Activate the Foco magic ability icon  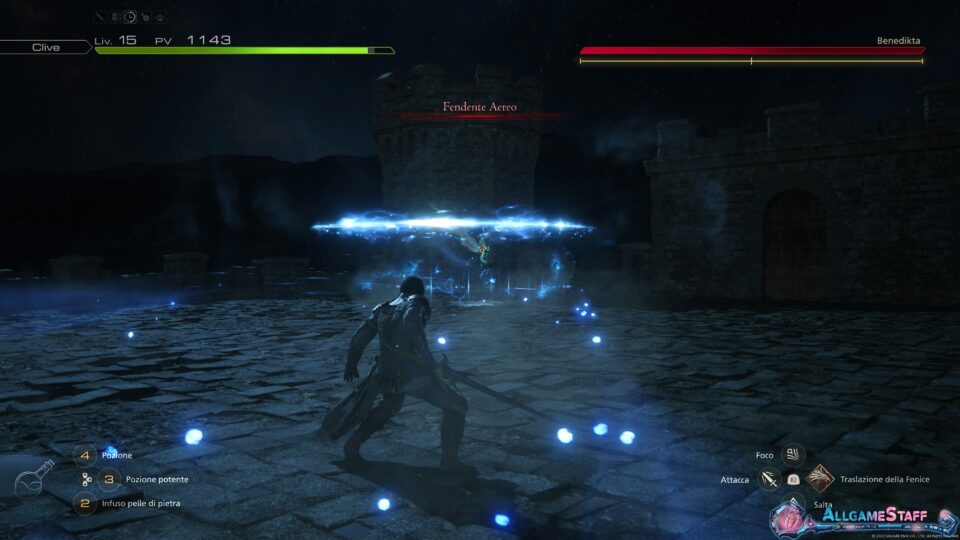tap(793, 455)
